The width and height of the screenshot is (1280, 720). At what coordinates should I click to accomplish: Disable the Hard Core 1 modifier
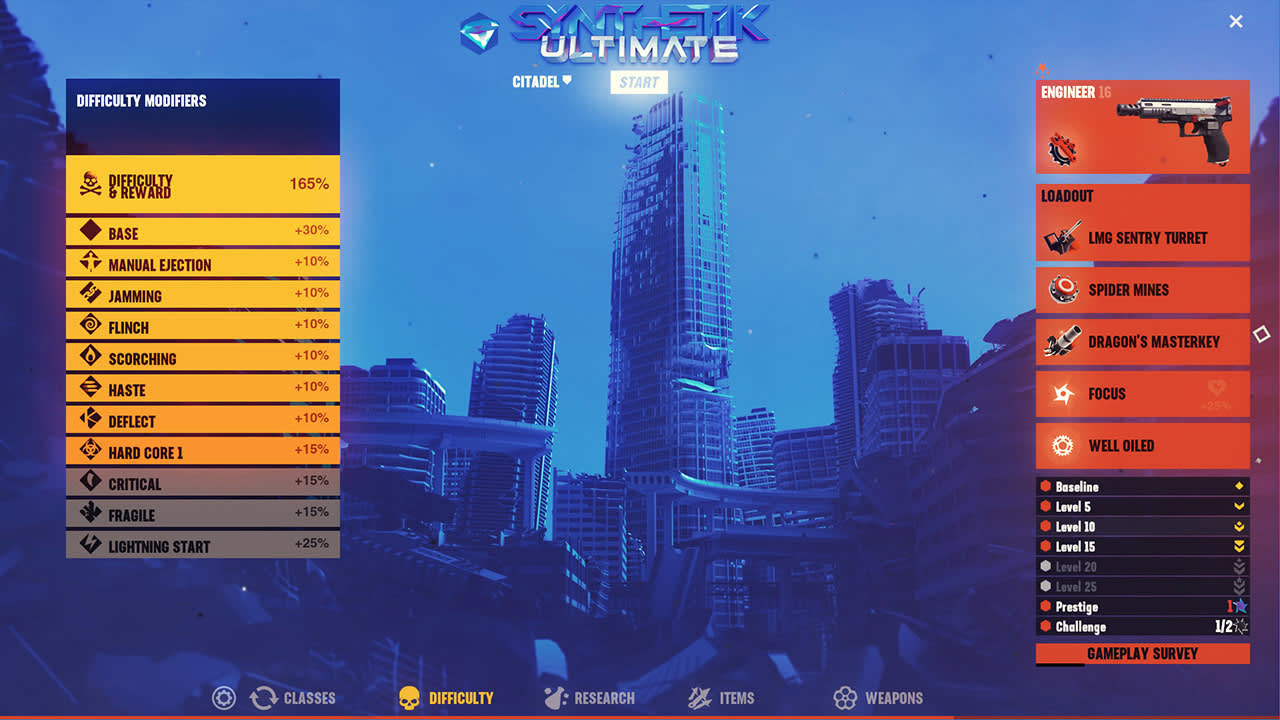point(202,450)
